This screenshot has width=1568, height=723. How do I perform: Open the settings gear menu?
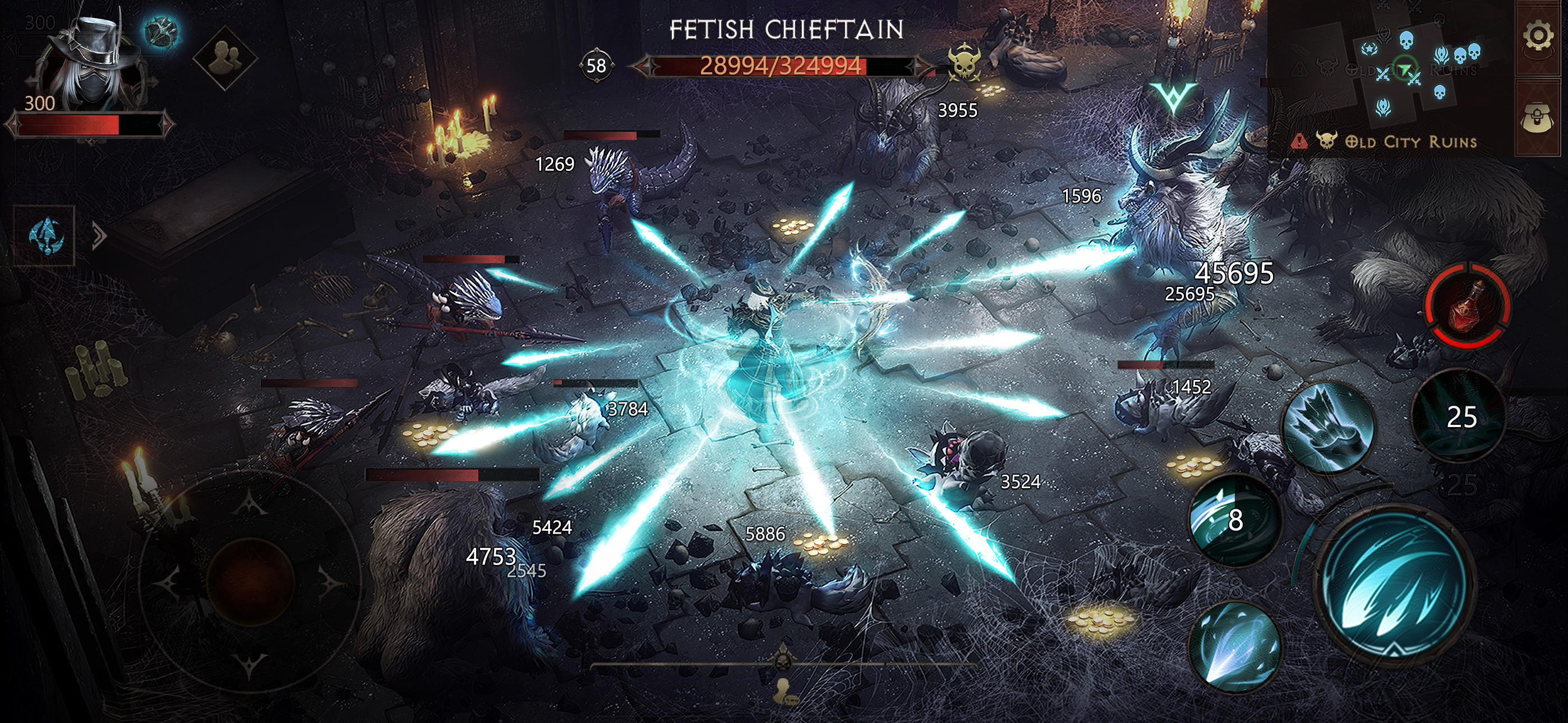pos(1538,35)
